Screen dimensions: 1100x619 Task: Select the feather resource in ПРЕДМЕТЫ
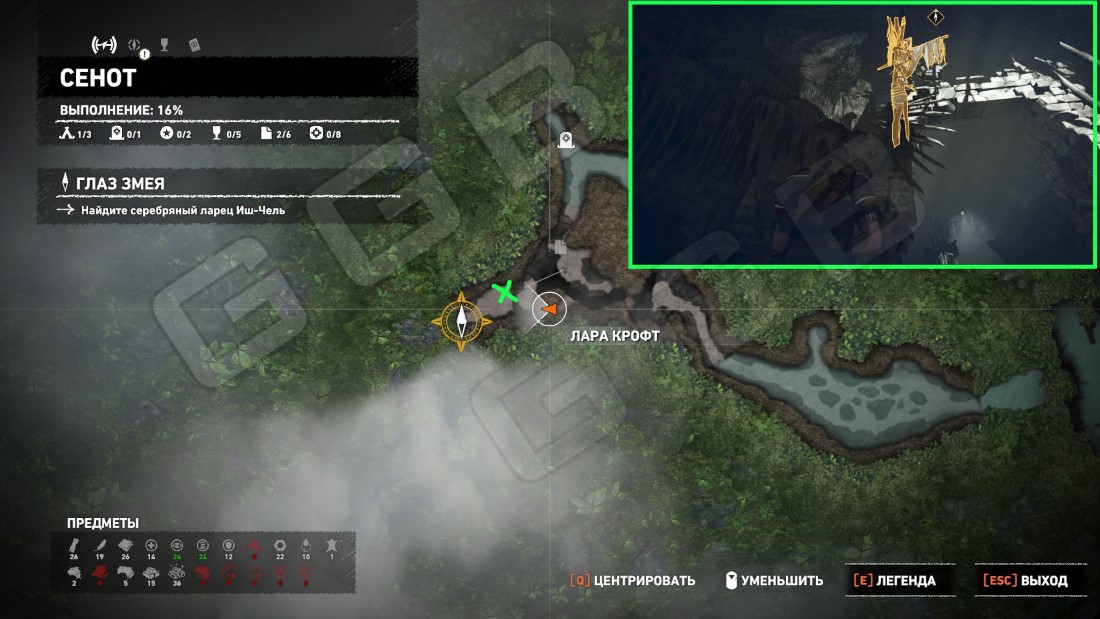tap(99, 546)
